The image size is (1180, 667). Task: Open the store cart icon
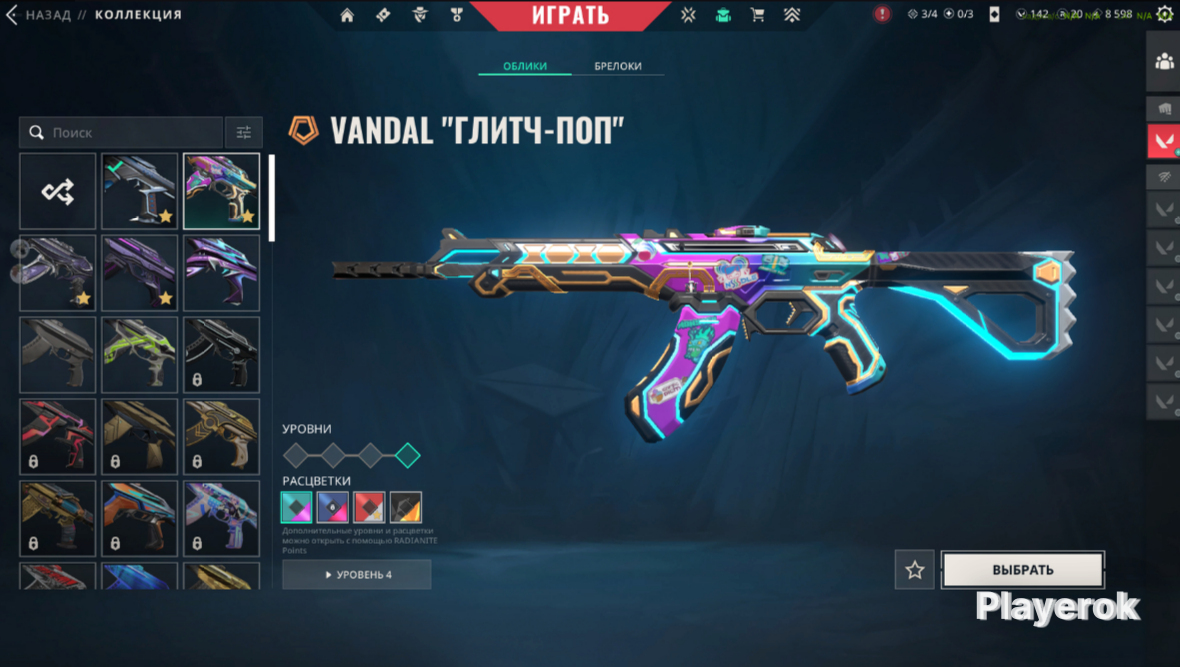[757, 15]
